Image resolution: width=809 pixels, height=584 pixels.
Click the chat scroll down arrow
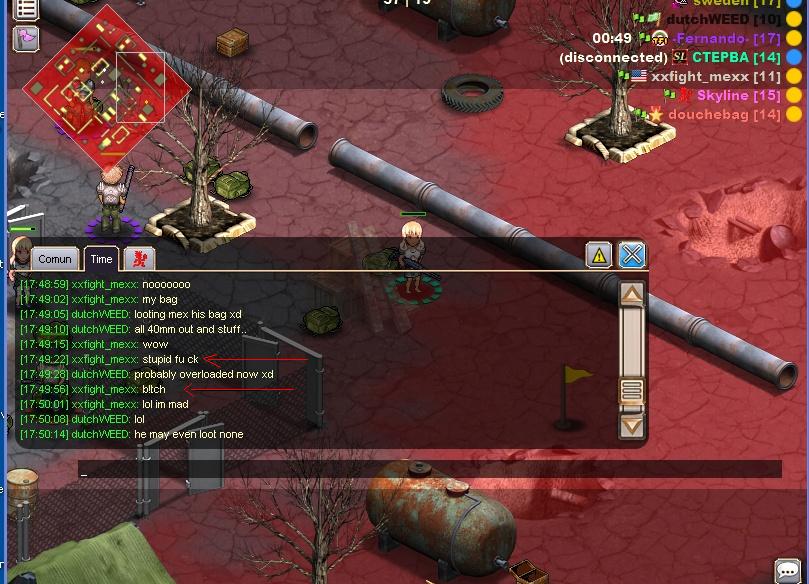[631, 425]
